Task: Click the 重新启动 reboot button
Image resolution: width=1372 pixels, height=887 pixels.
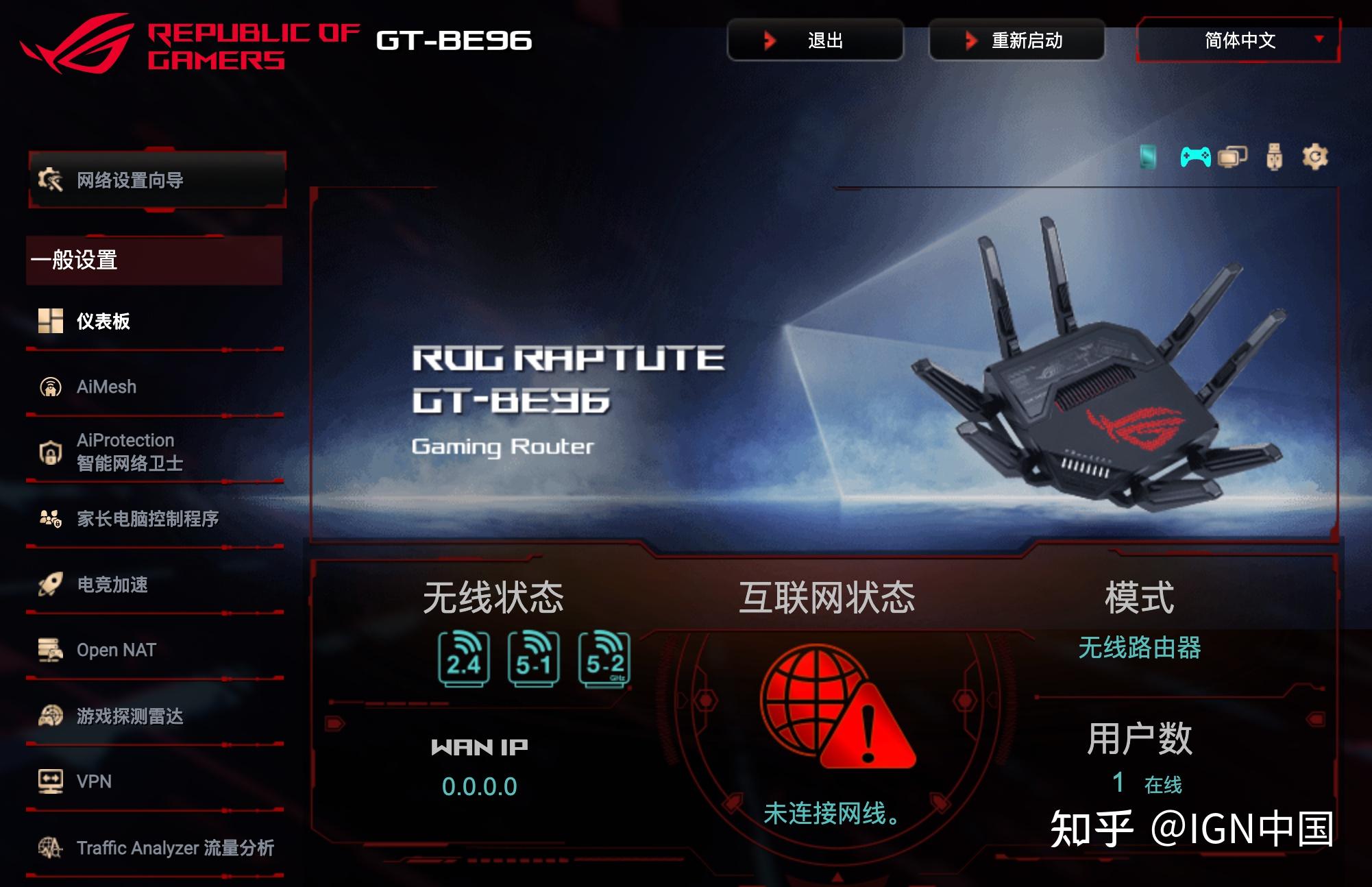Action: coord(1017,41)
